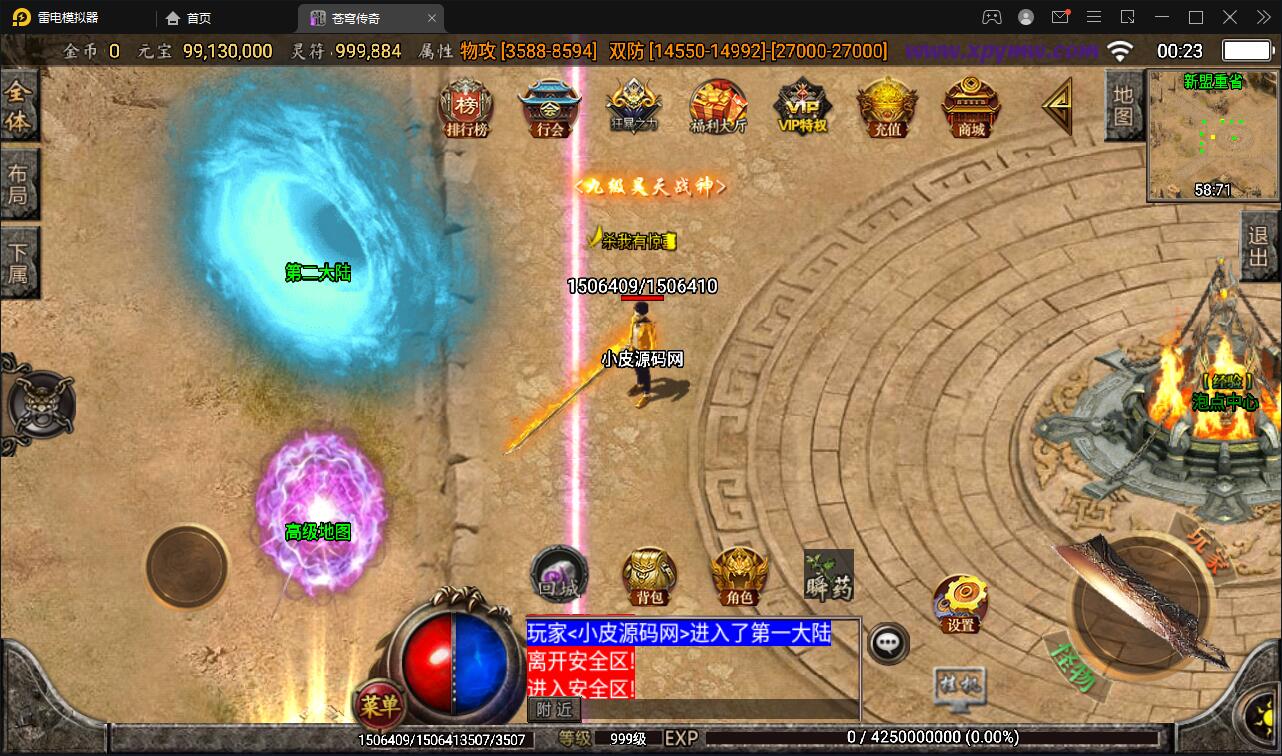Open the 角色 character sheet
This screenshot has width=1282, height=756.
[739, 576]
